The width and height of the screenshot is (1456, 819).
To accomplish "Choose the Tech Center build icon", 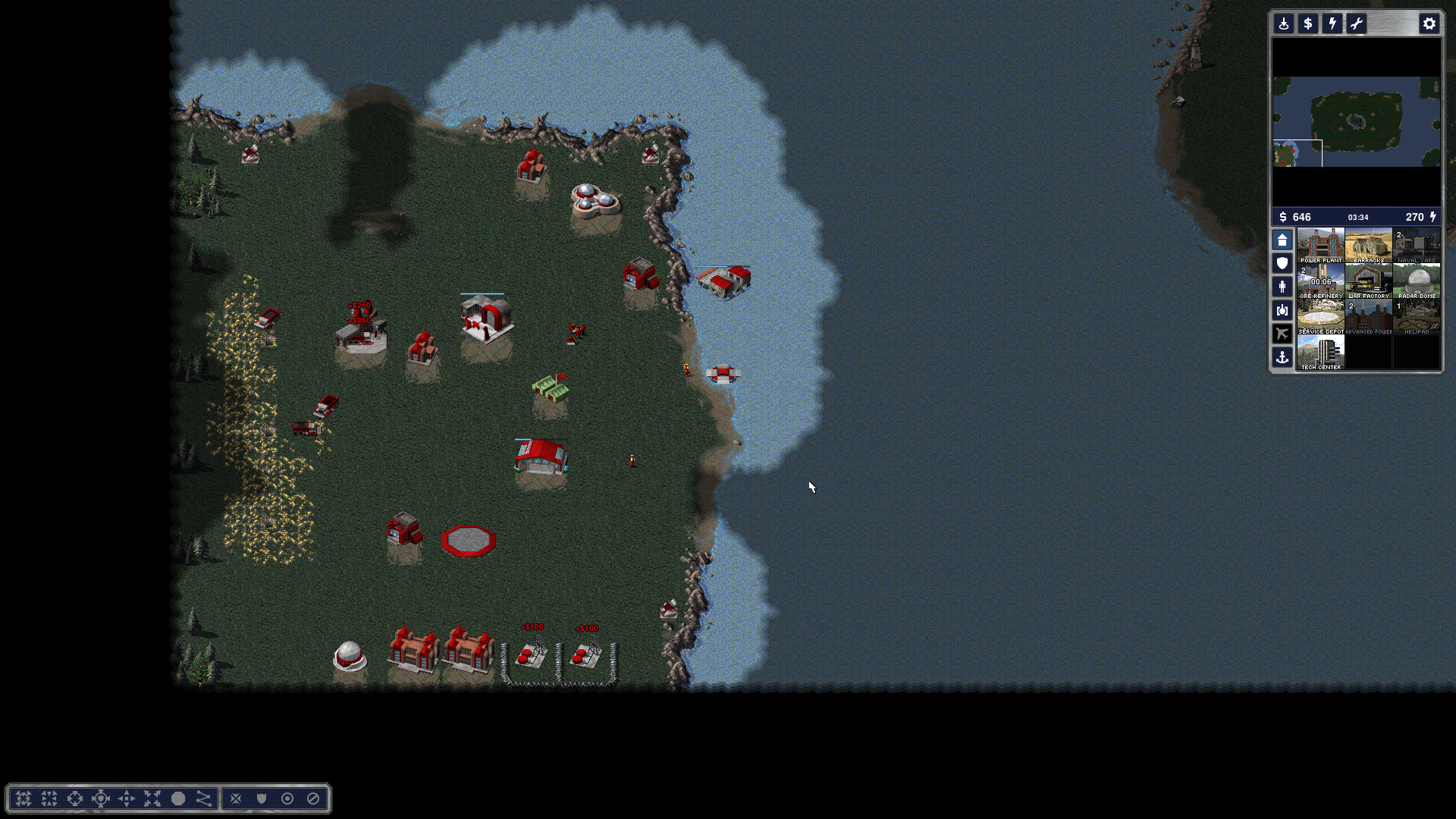I will coord(1320,352).
